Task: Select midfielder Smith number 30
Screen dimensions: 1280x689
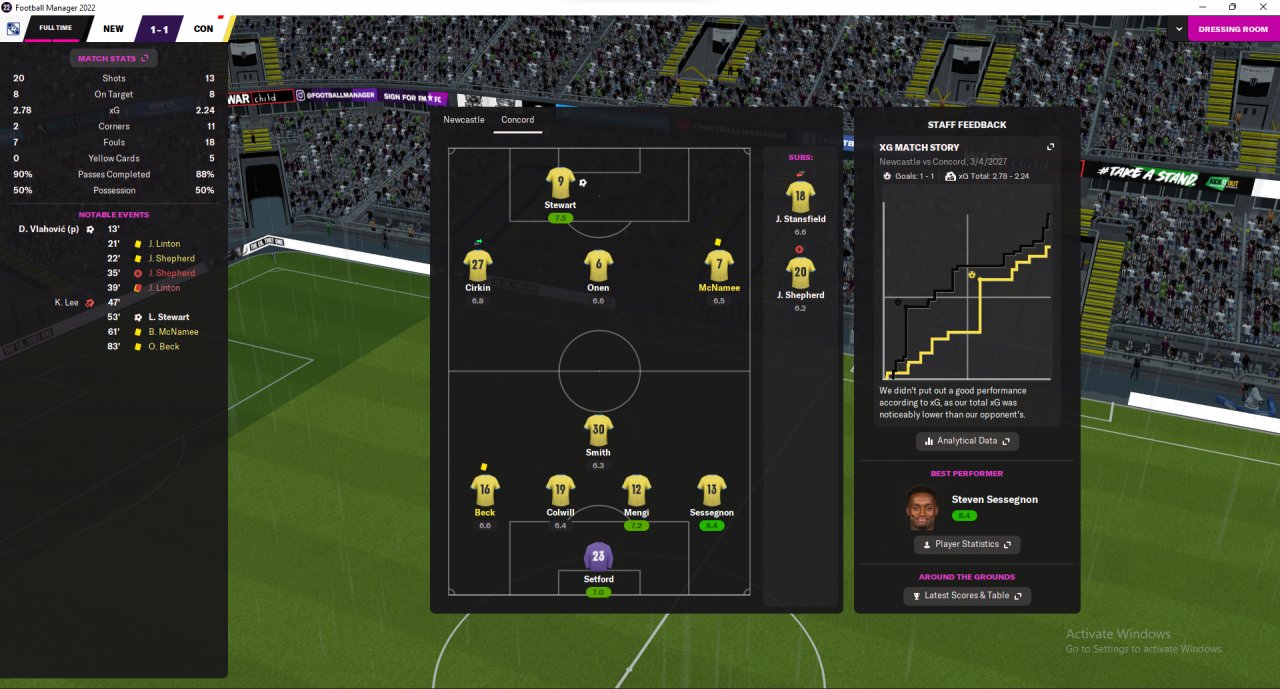Action: coord(598,431)
